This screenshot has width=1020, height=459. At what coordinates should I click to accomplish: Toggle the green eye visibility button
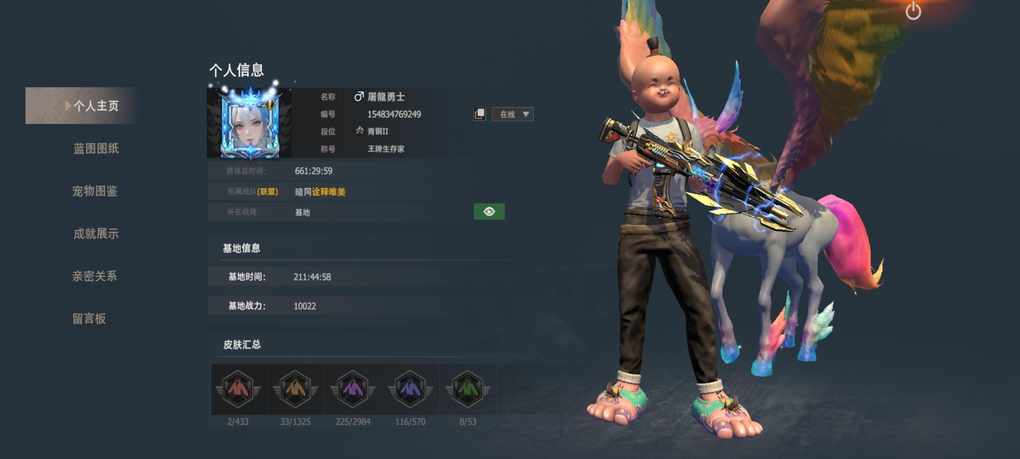(x=489, y=211)
